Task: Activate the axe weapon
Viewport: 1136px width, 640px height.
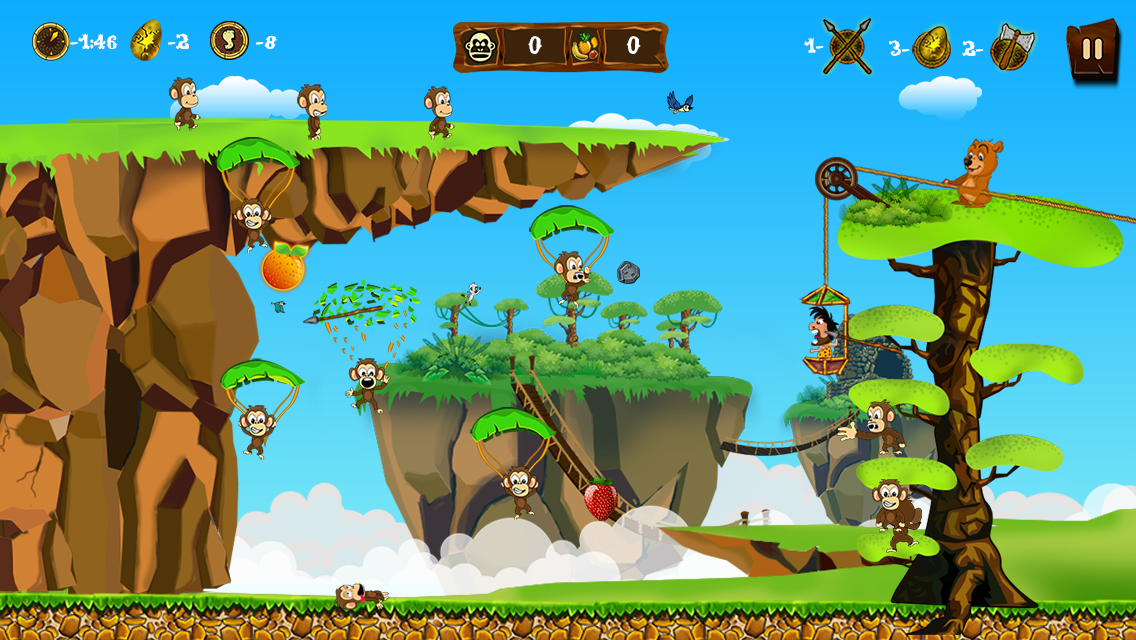Action: (x=1011, y=47)
